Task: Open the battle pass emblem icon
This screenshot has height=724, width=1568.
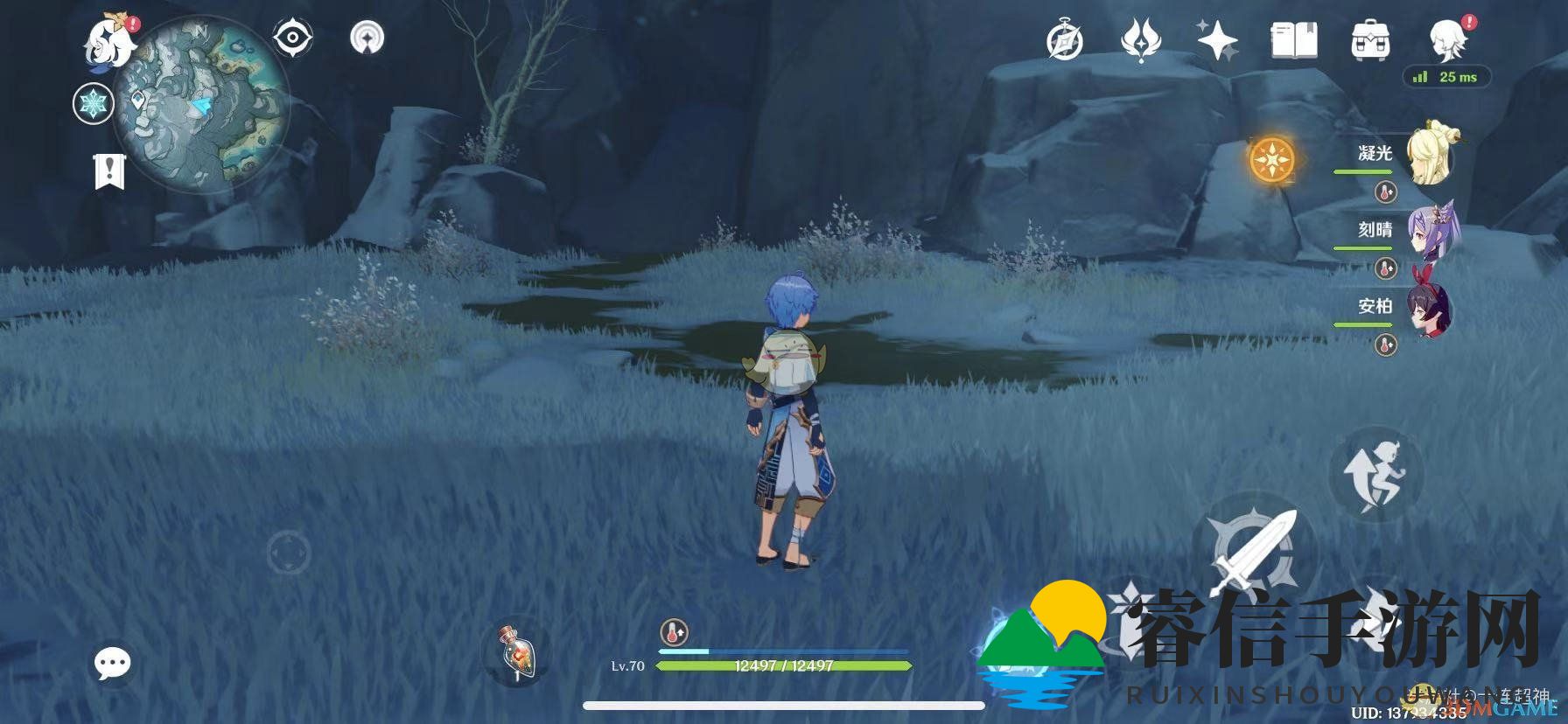Action: click(1140, 40)
